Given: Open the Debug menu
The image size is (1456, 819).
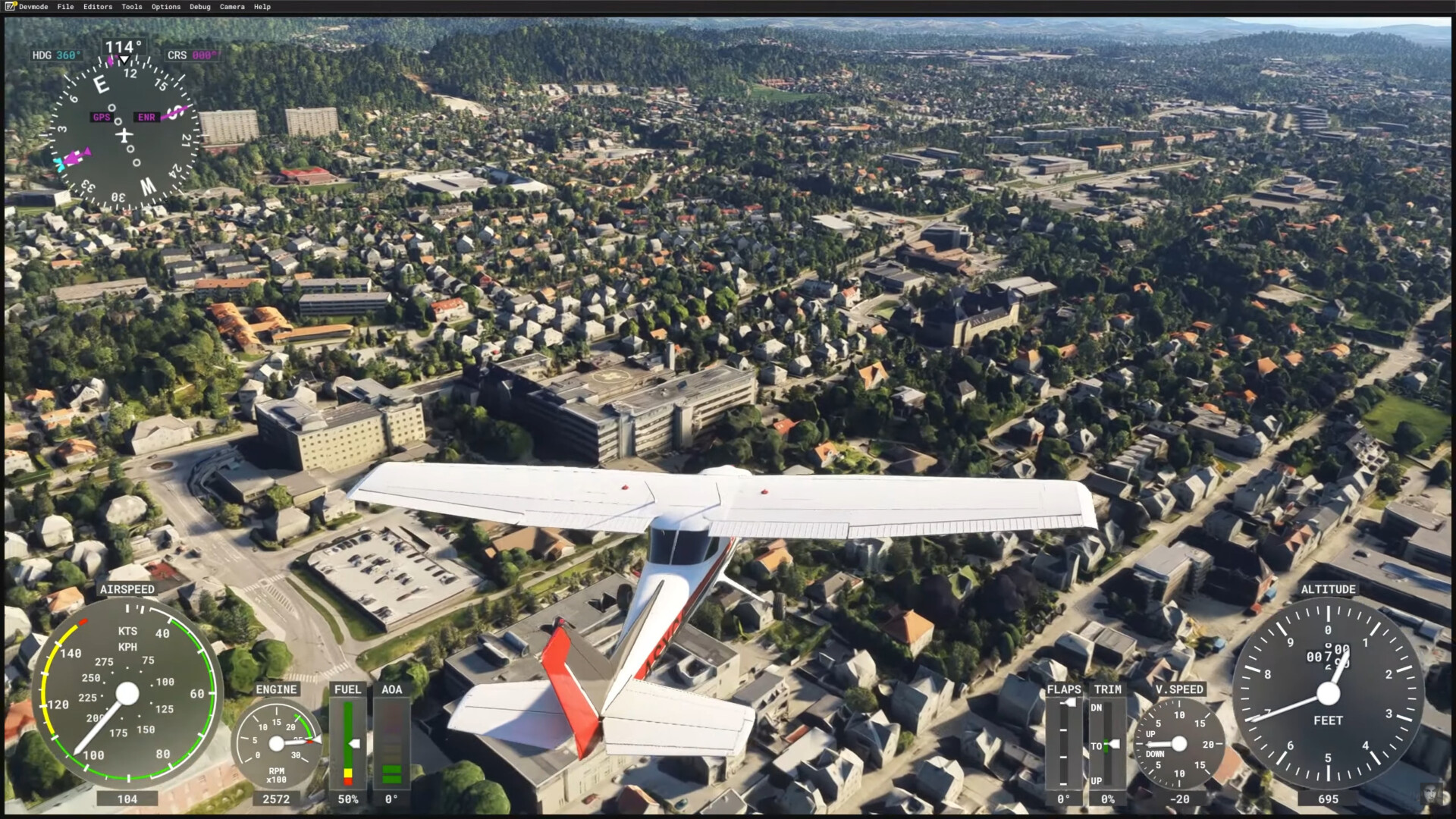Looking at the screenshot, I should tap(200, 7).
